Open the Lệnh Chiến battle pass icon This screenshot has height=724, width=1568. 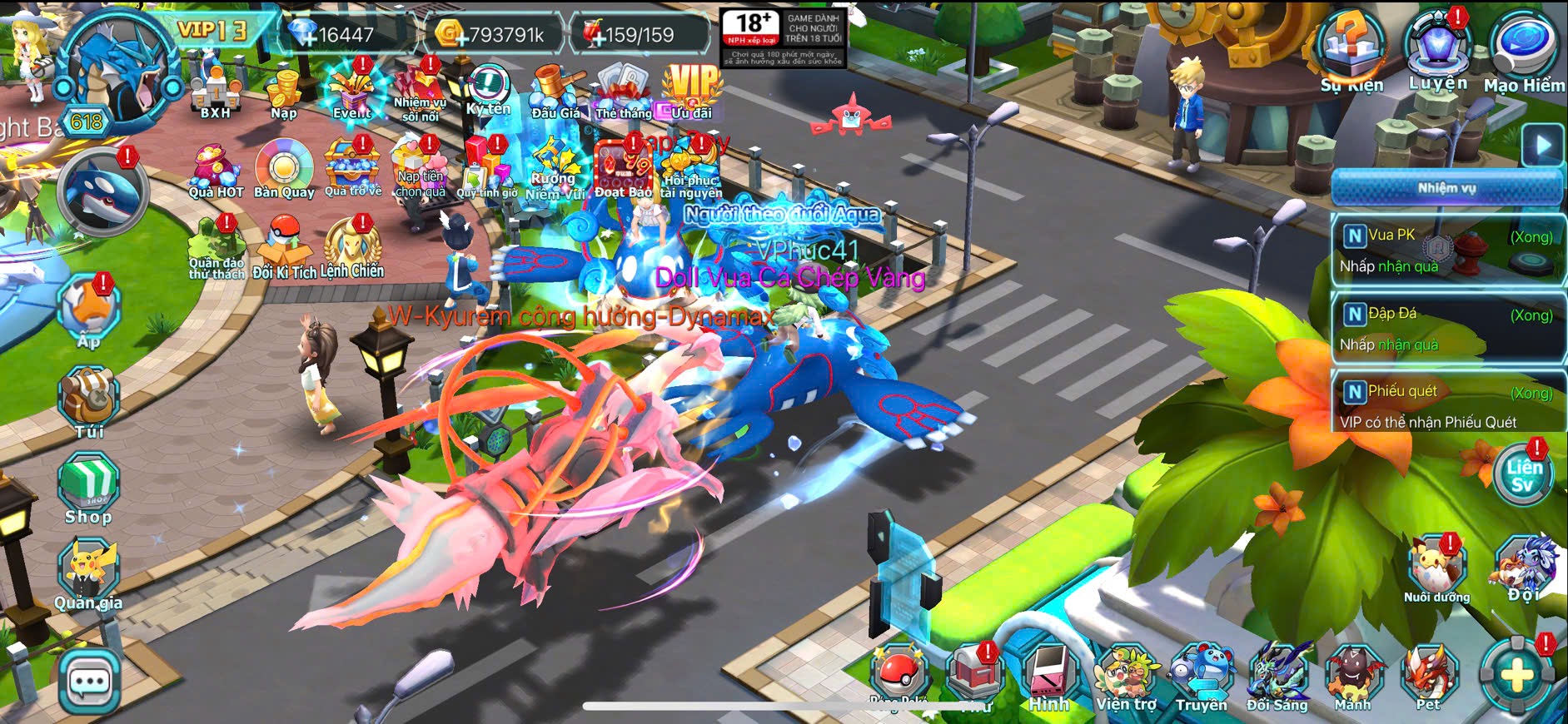point(352,248)
